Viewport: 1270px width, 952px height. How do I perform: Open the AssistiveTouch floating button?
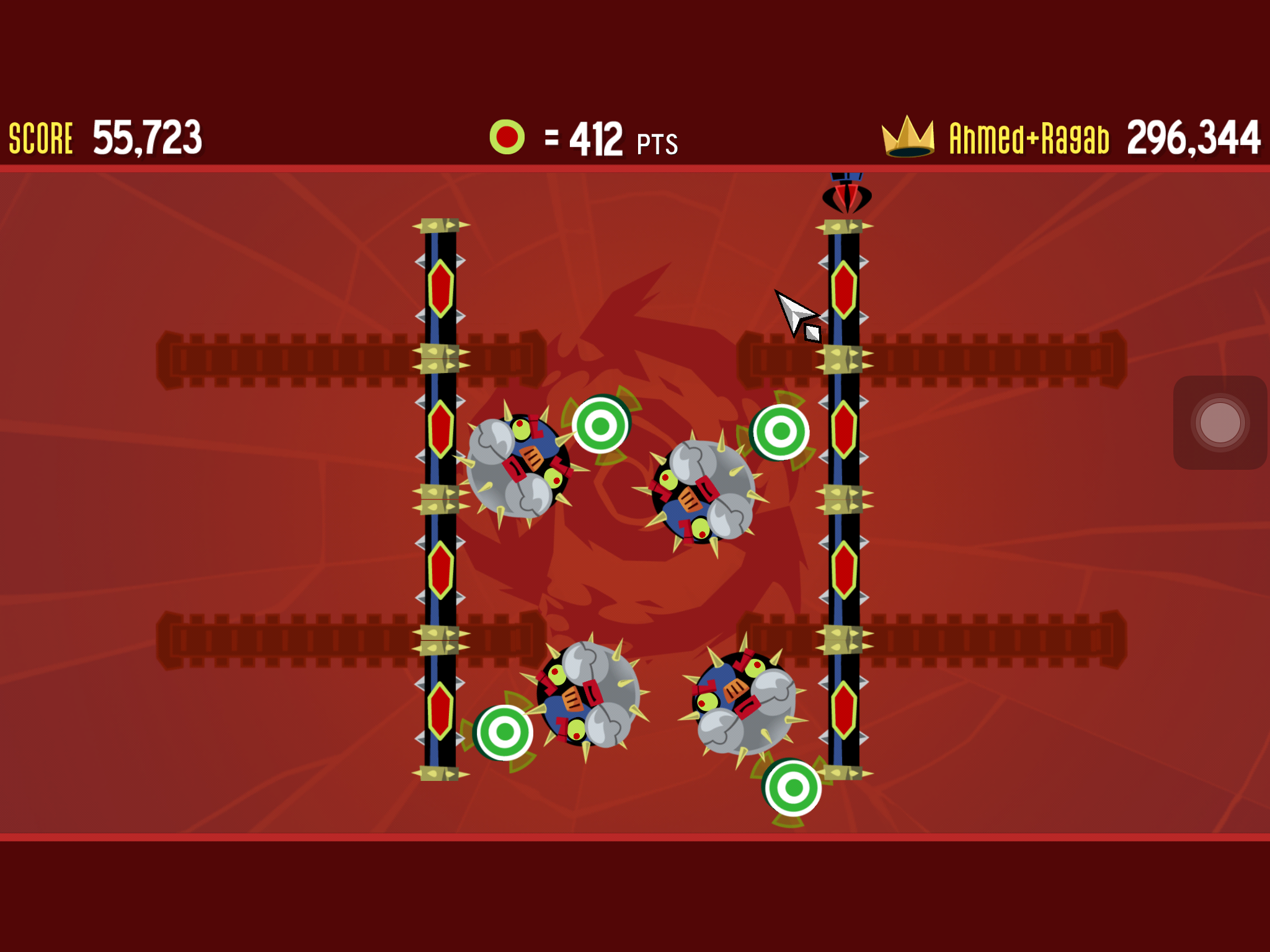1220,423
